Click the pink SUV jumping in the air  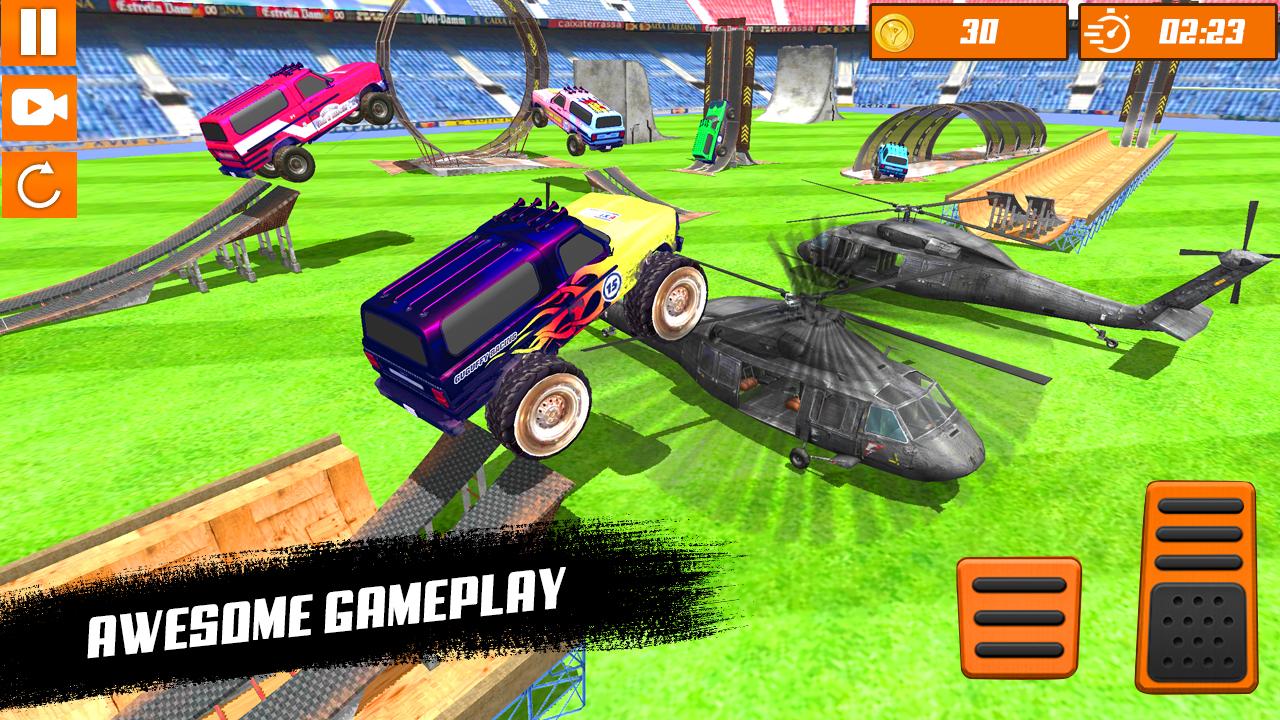click(x=290, y=115)
